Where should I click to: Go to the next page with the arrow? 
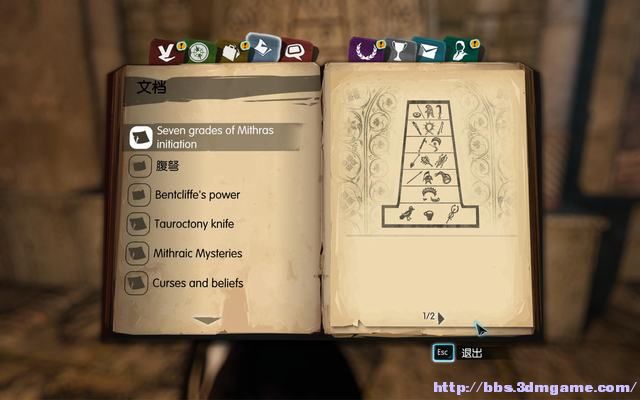pos(441,317)
